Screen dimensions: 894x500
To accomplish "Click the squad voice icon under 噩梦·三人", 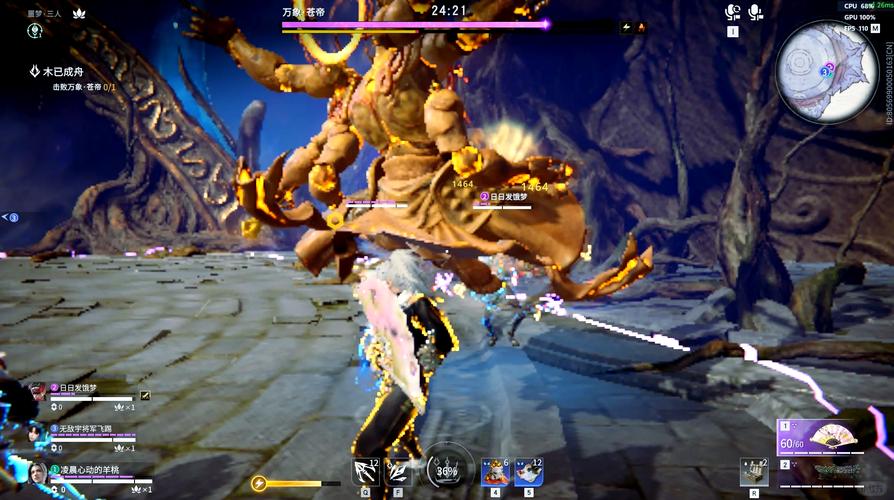I will [x=35, y=31].
